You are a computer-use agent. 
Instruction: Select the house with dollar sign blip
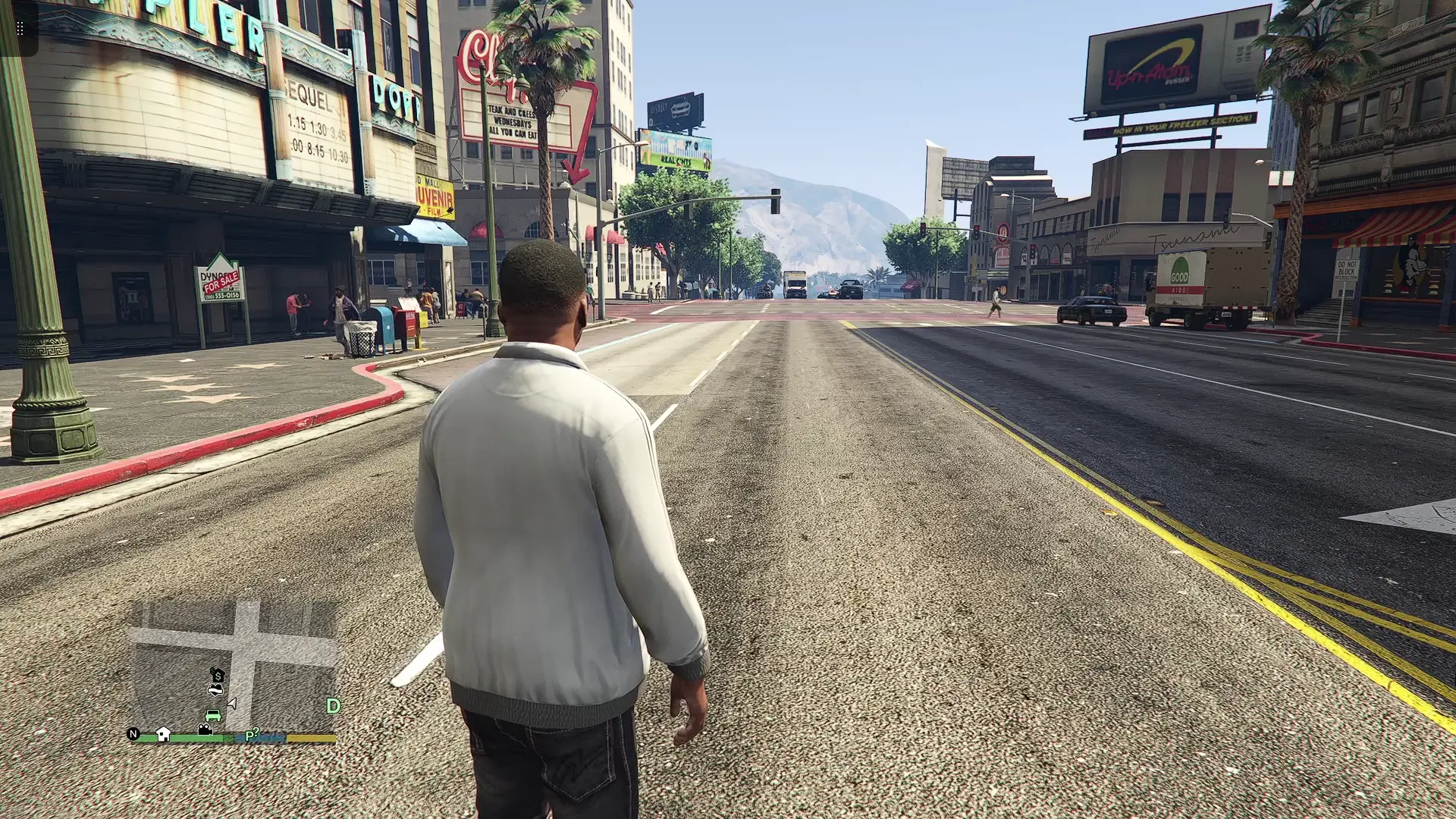(218, 674)
